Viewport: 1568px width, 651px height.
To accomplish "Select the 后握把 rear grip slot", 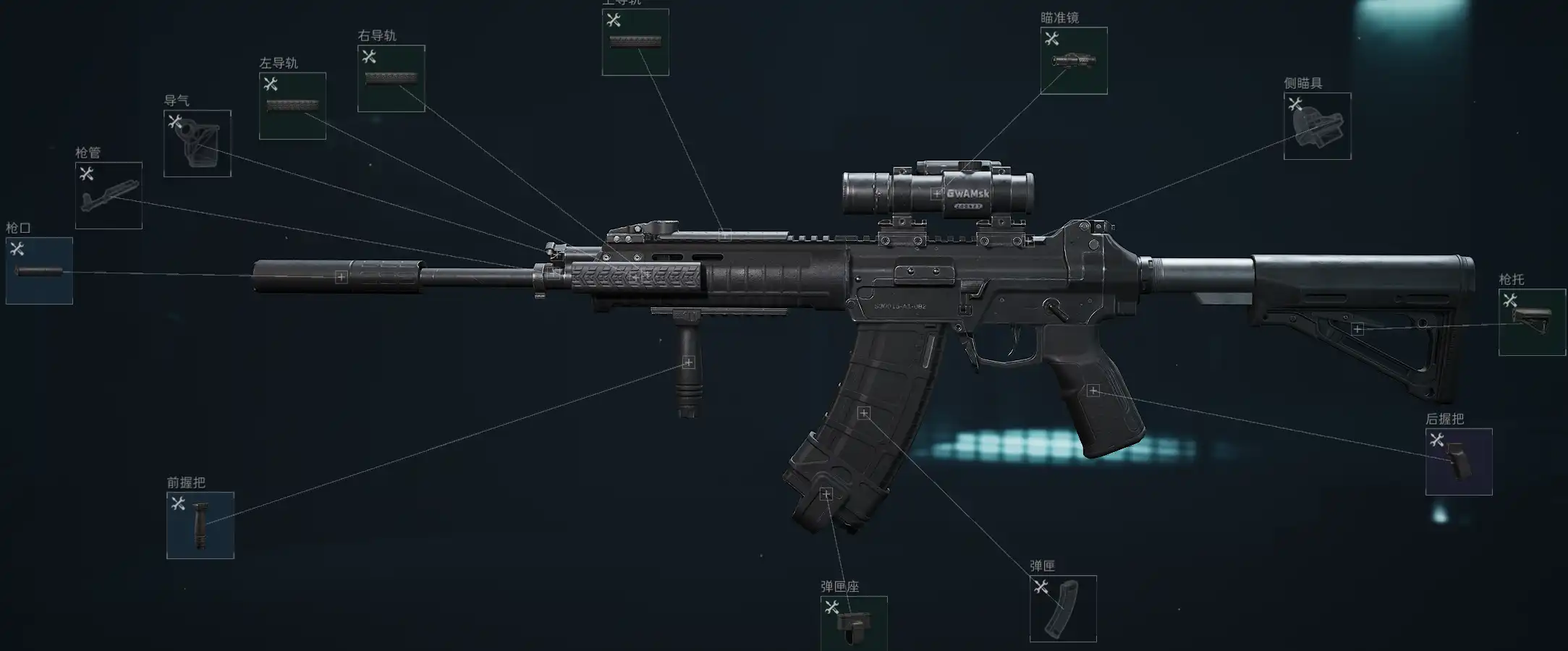I will (1459, 461).
